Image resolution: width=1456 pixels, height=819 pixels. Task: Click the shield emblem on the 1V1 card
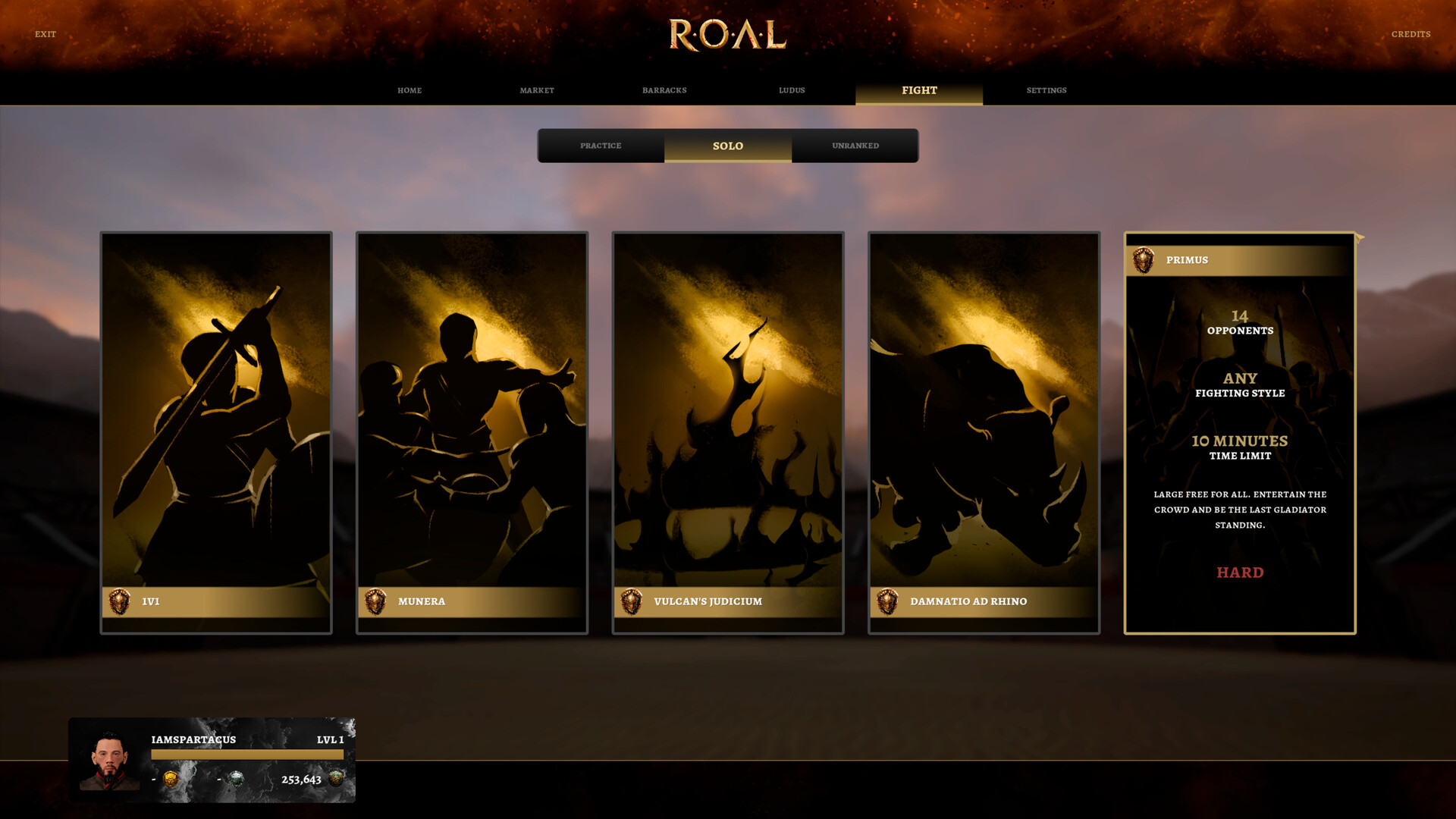click(x=118, y=601)
